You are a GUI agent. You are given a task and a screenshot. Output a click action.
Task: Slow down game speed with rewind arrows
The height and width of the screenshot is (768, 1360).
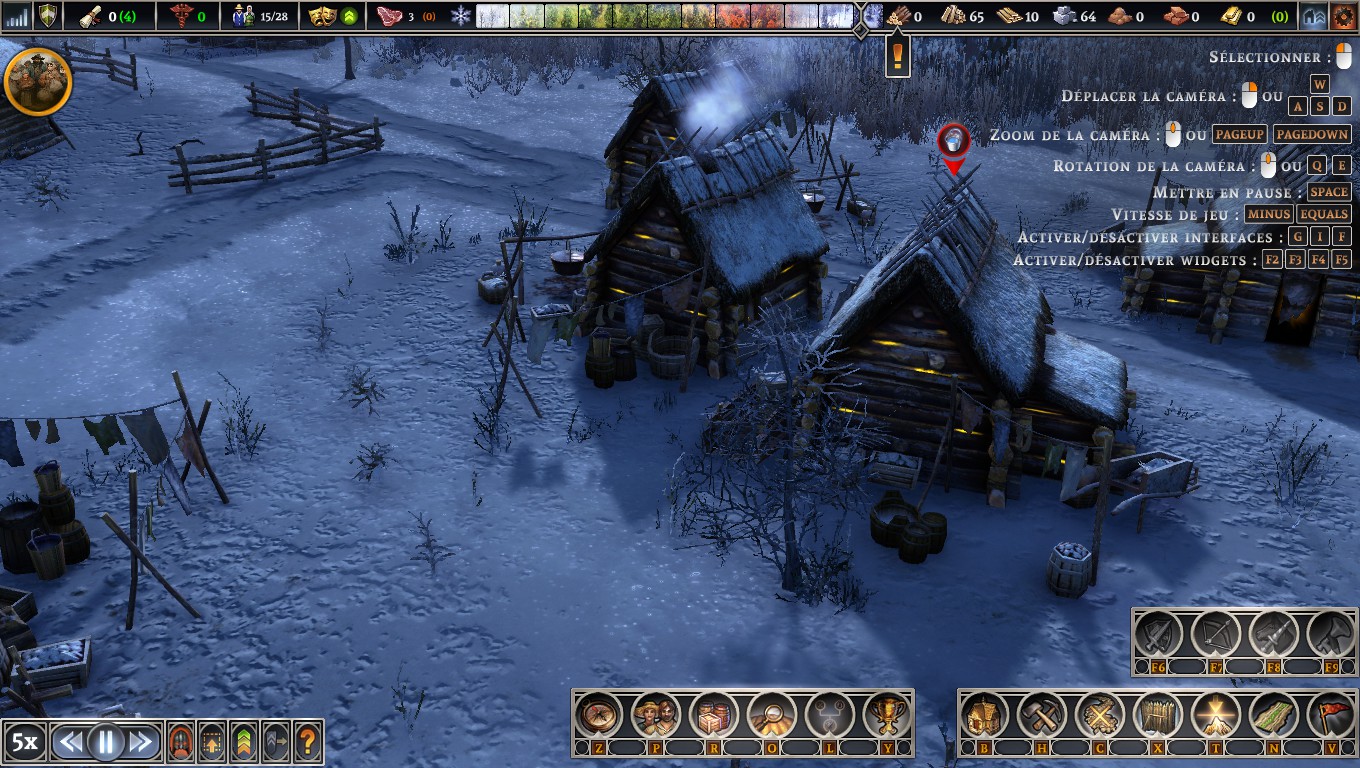coord(70,742)
